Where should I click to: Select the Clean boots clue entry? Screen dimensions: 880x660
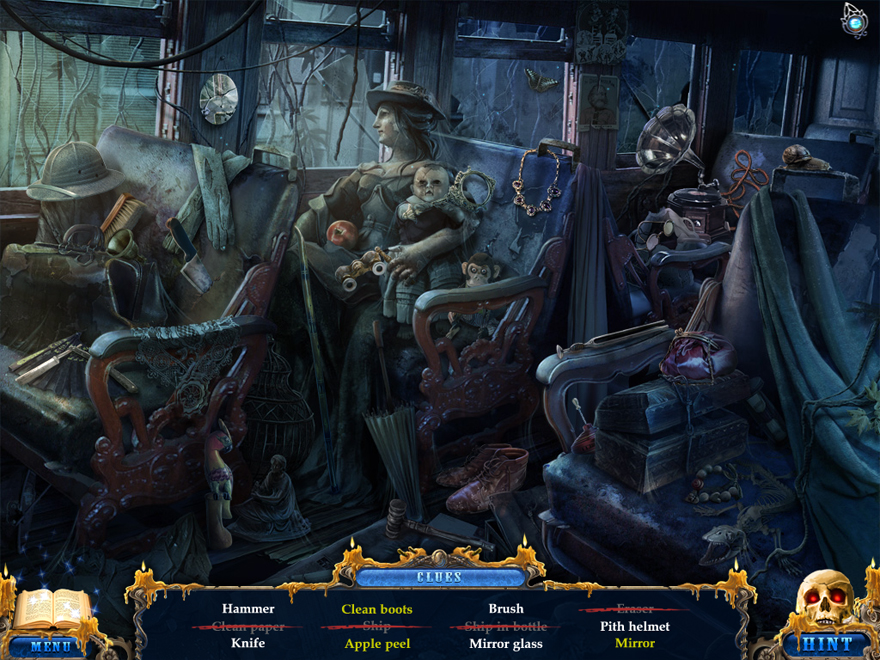point(377,608)
